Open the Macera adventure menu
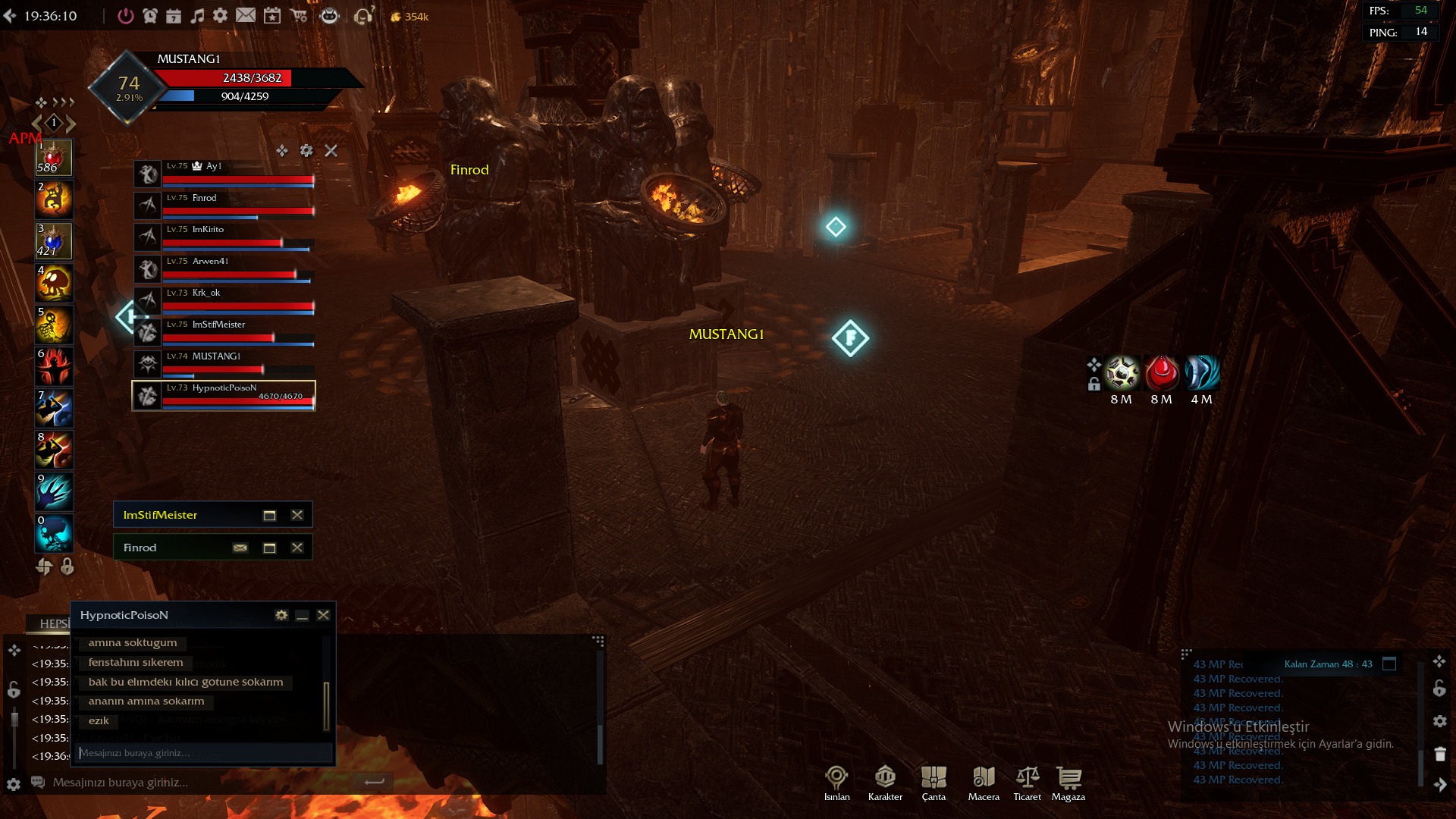1456x819 pixels. 984,783
